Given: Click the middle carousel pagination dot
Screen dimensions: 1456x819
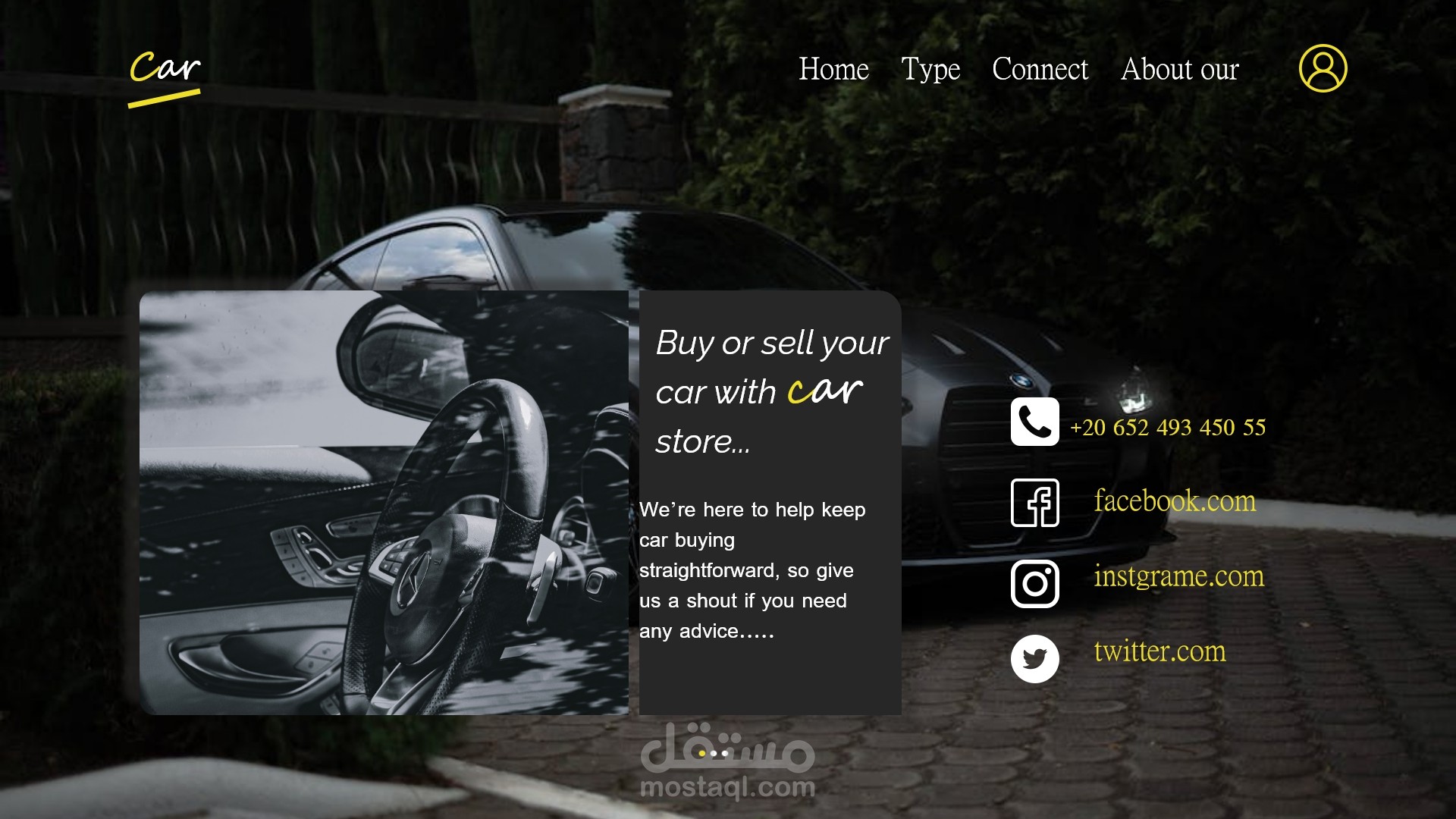Looking at the screenshot, I should 714,754.
